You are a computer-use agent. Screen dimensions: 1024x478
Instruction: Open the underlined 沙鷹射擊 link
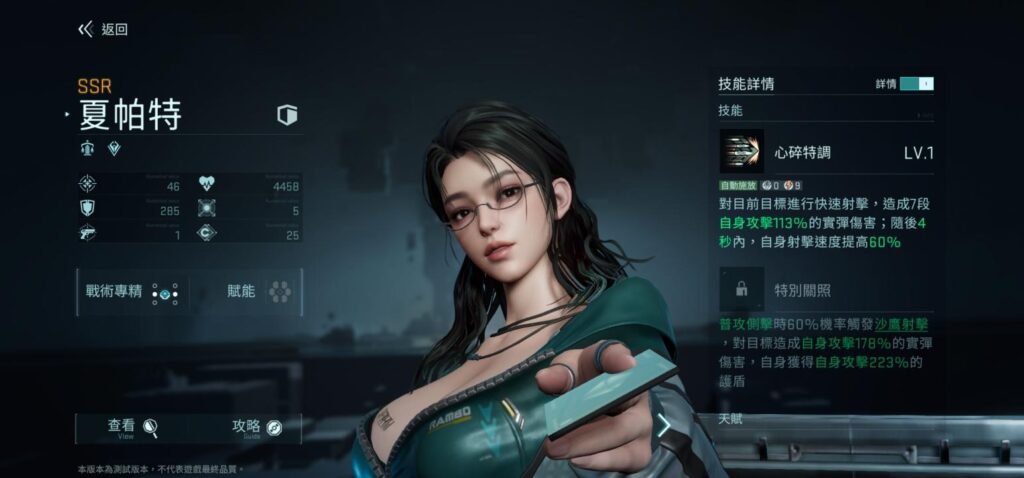(902, 325)
